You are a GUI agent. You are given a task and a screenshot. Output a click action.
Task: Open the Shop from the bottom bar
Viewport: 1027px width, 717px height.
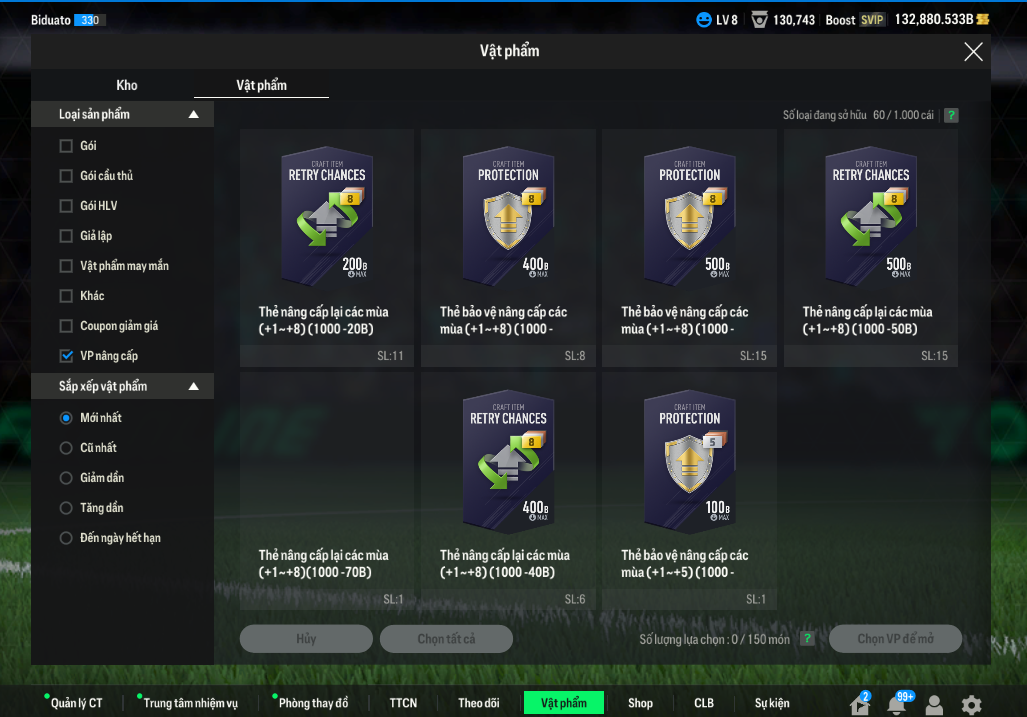point(640,703)
